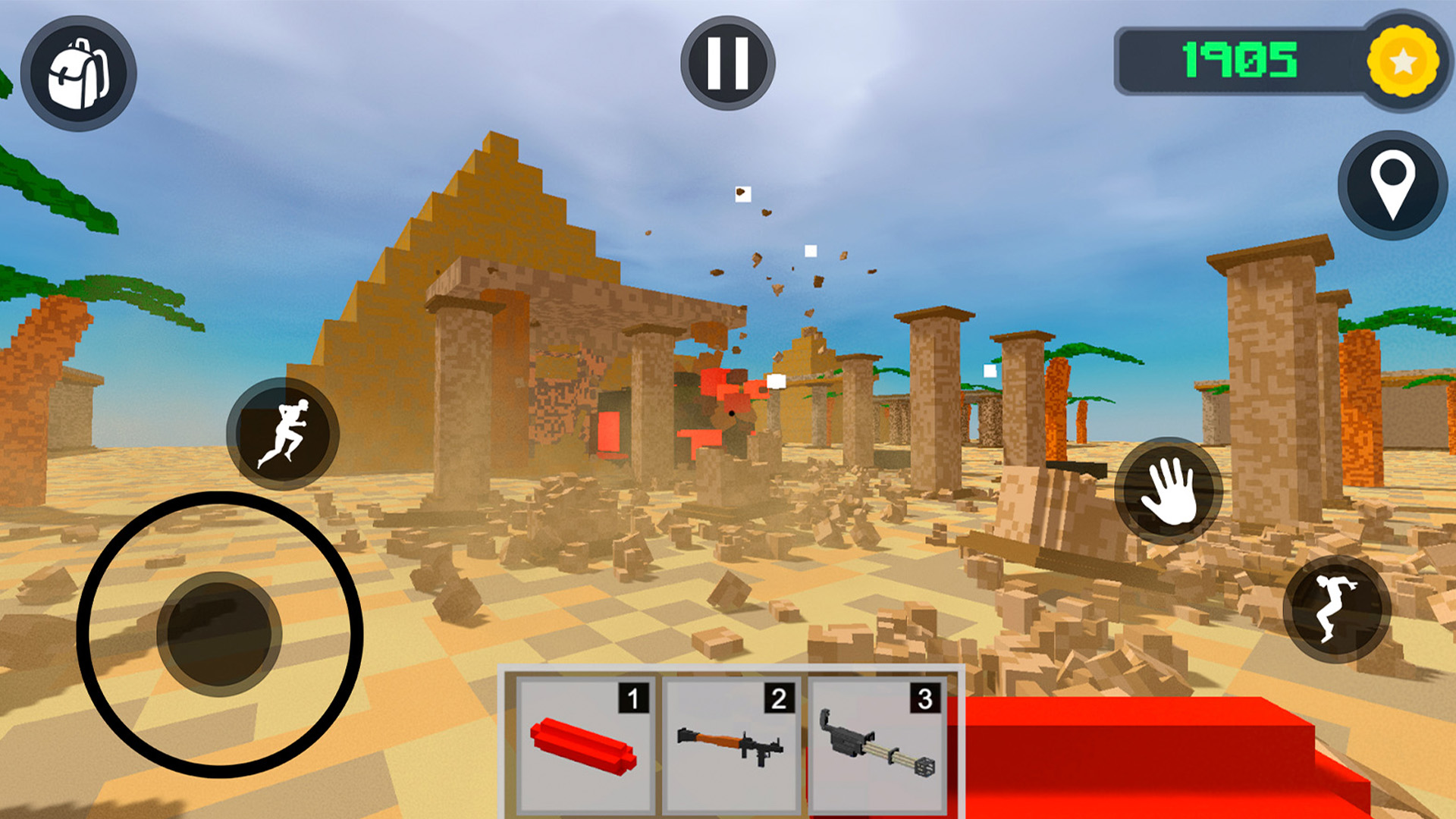Viewport: 1456px width, 819px height.
Task: Tap the run sprint icon
Action: click(x=282, y=432)
